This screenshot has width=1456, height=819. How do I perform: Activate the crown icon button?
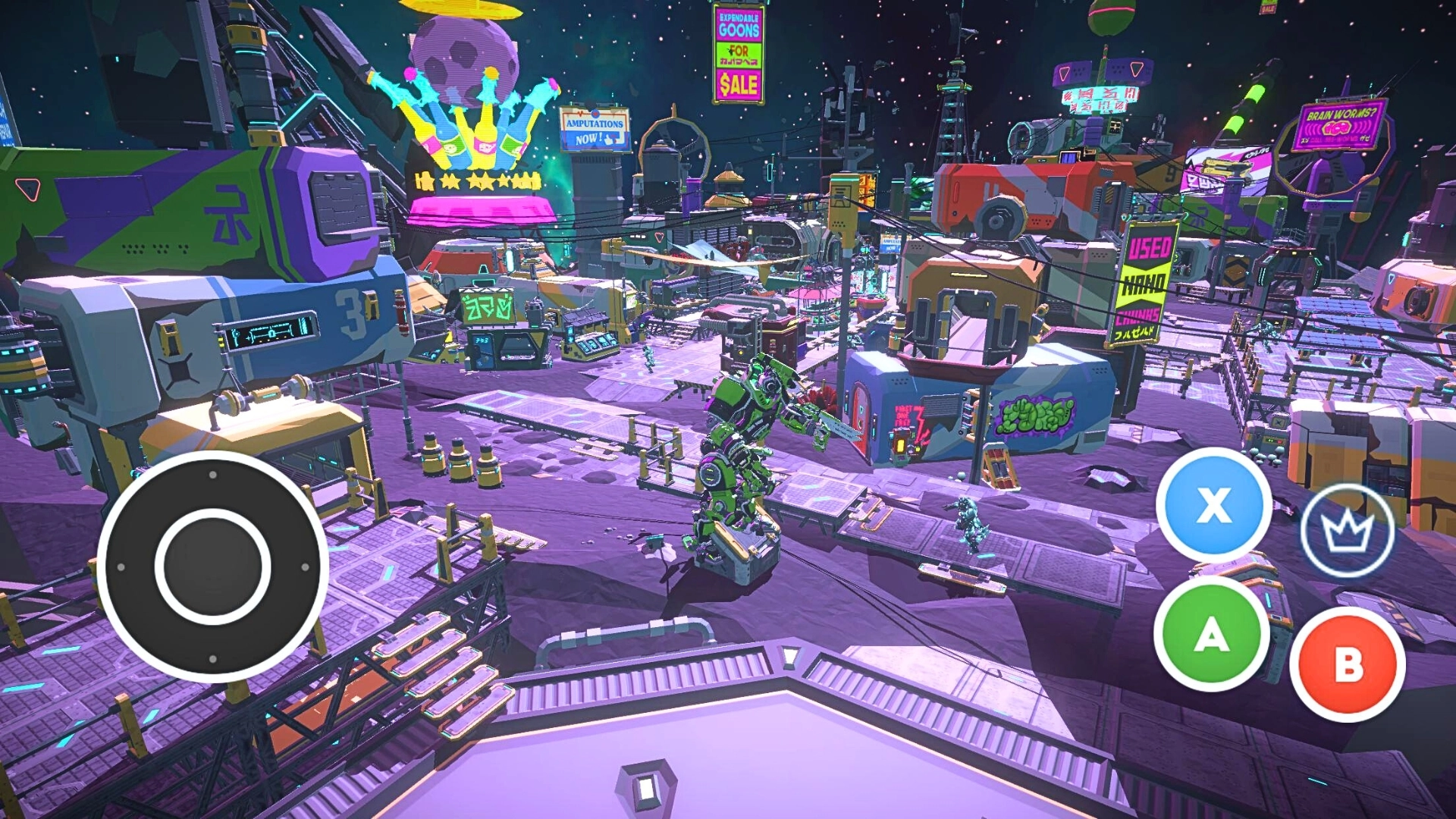tap(1348, 530)
